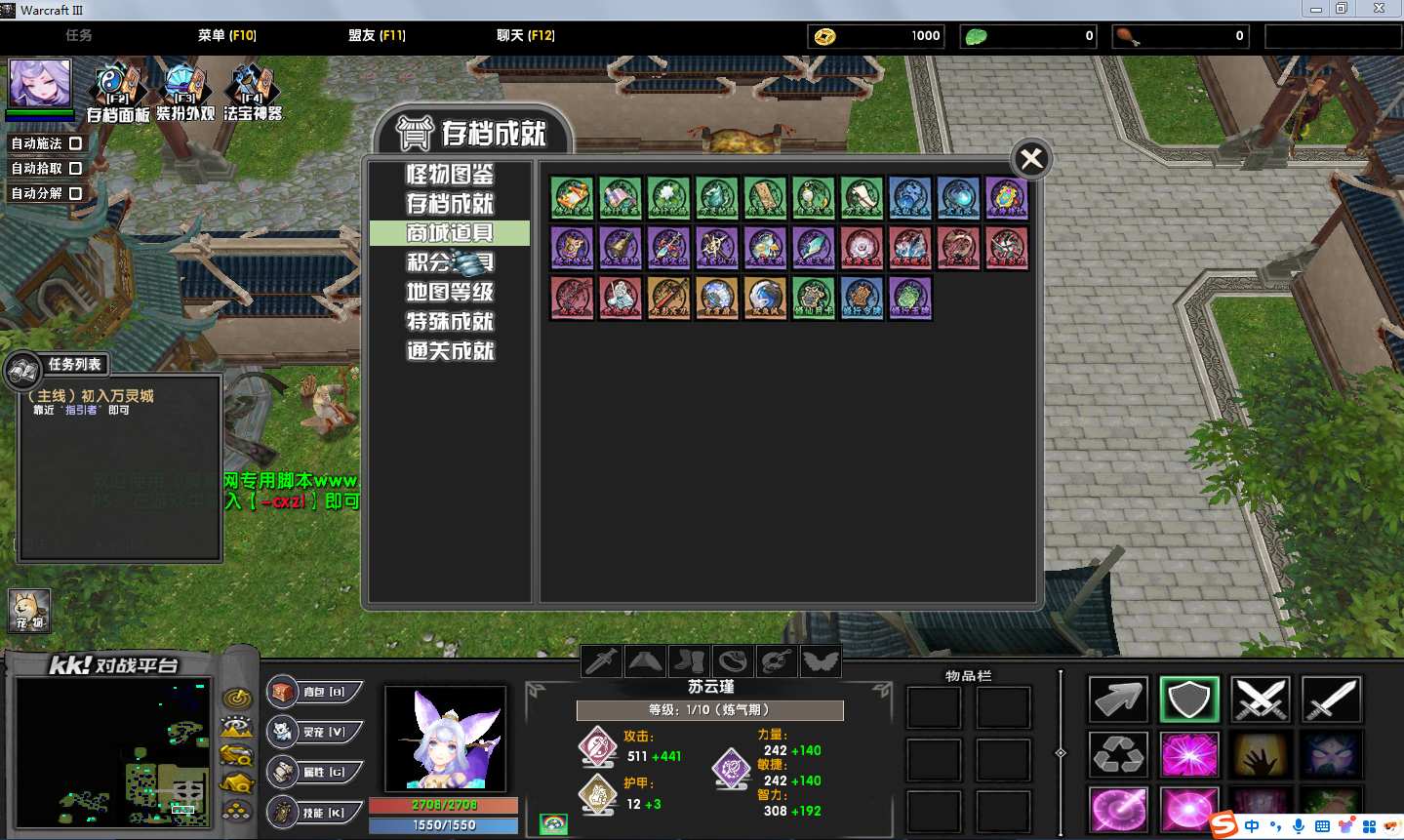Switch to the 怪物图鉴 tab
This screenshot has height=840, width=1404.
[x=450, y=175]
